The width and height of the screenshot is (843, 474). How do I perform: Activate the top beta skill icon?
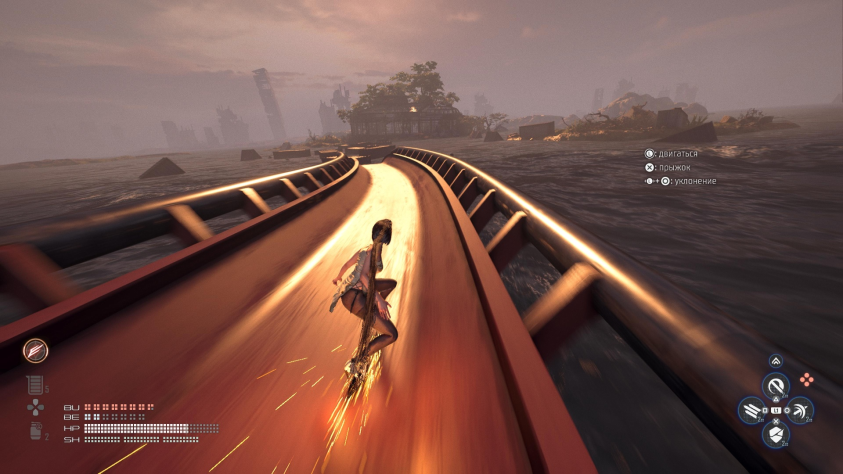click(776, 384)
